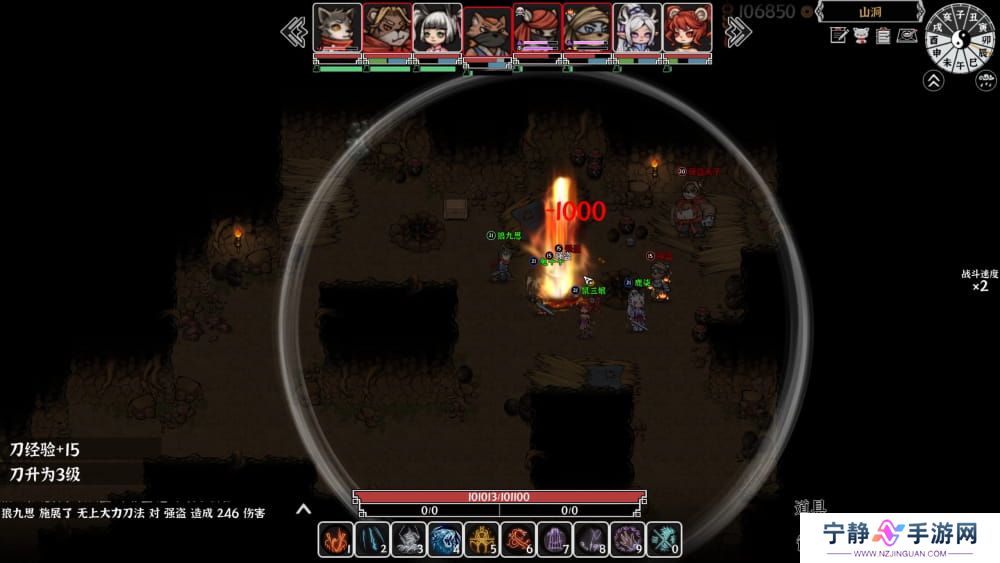Image resolution: width=1000 pixels, height=563 pixels.
Task: Use the teal crossed weapons skill slot 0
Action: pos(664,540)
